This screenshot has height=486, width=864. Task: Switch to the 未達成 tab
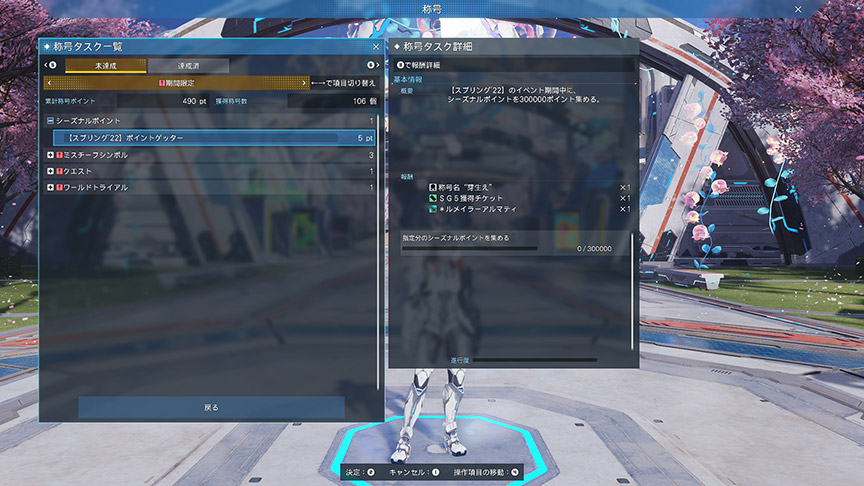105,65
